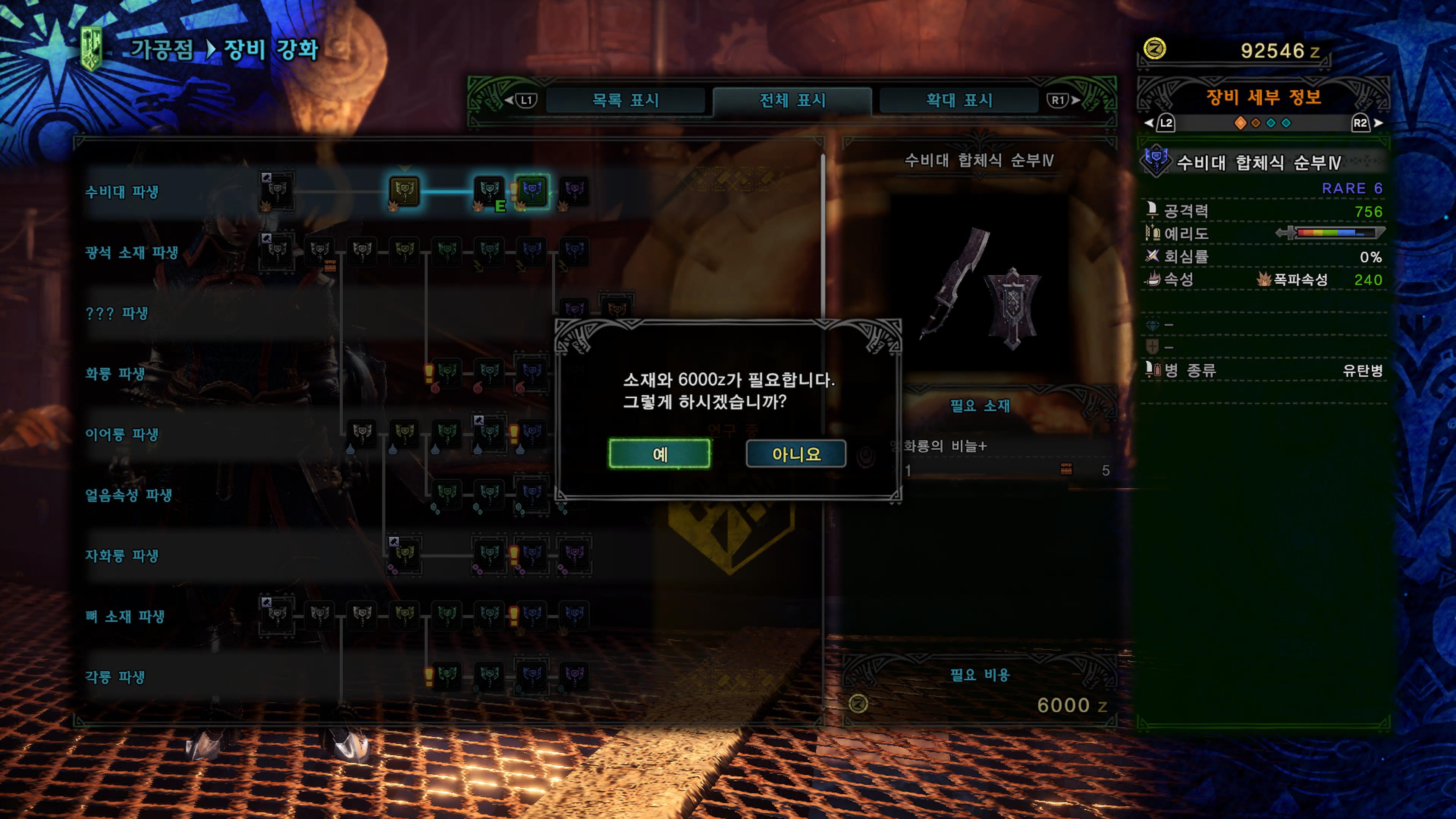Switch to the 목록 표시 tab

click(x=625, y=100)
